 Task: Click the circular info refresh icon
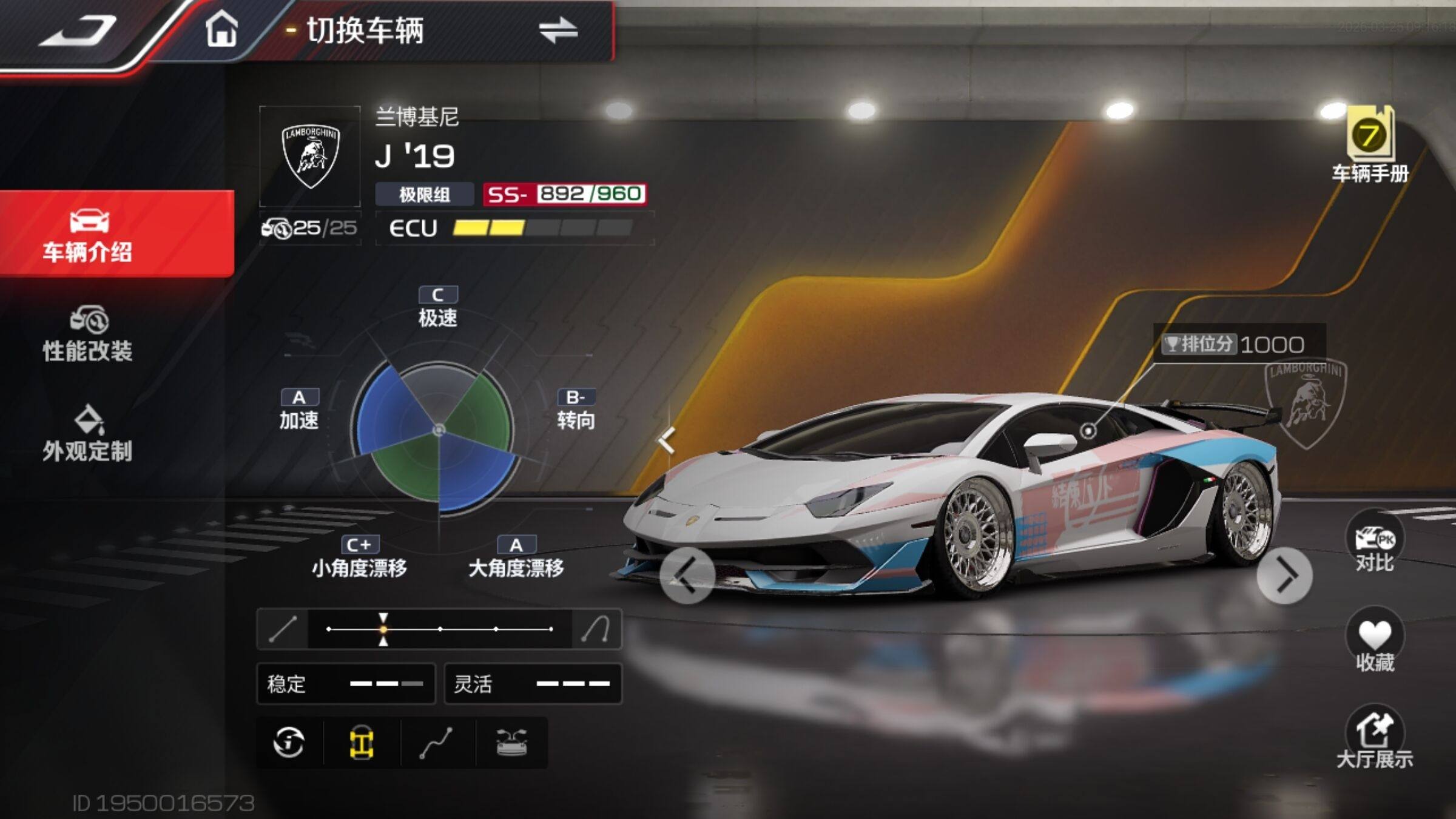click(289, 743)
